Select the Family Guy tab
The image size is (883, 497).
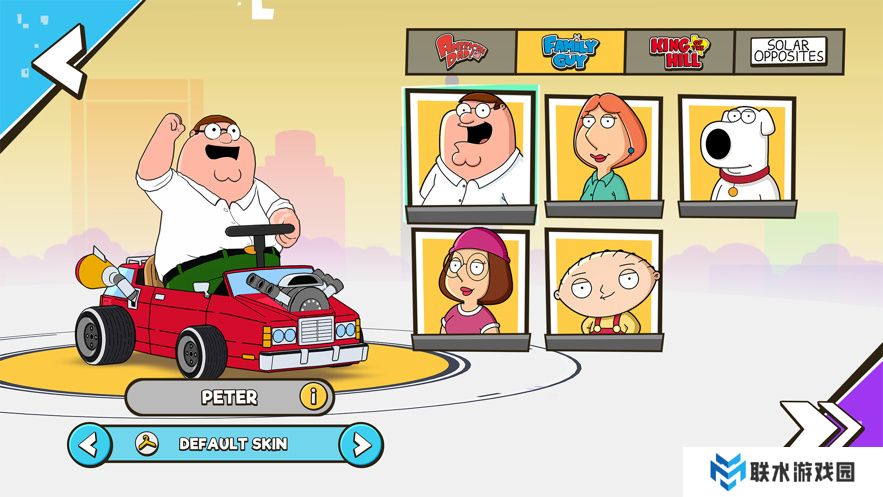[570, 50]
